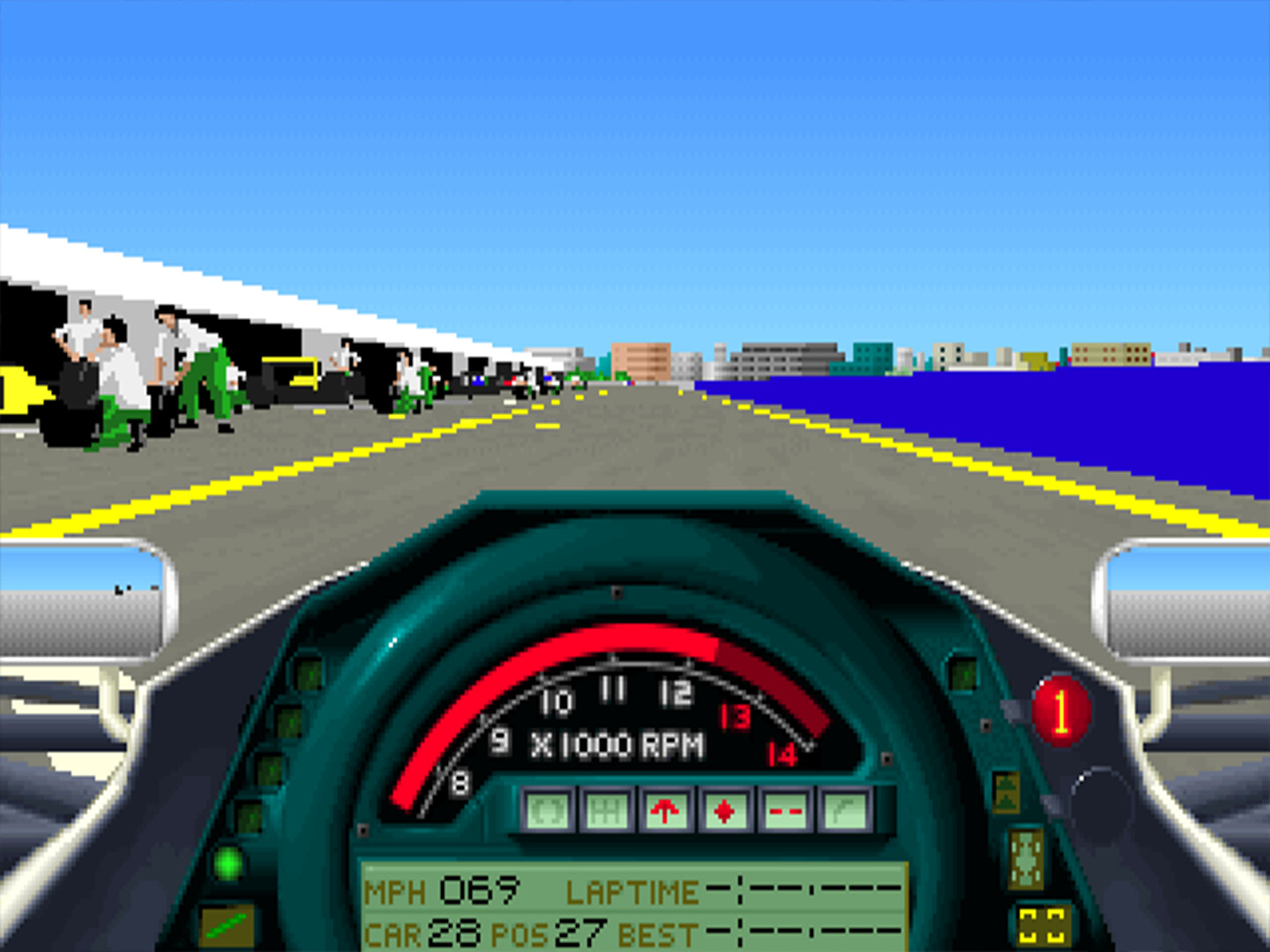
Task: Click the grid-pattern tire status icon
Action: click(607, 811)
